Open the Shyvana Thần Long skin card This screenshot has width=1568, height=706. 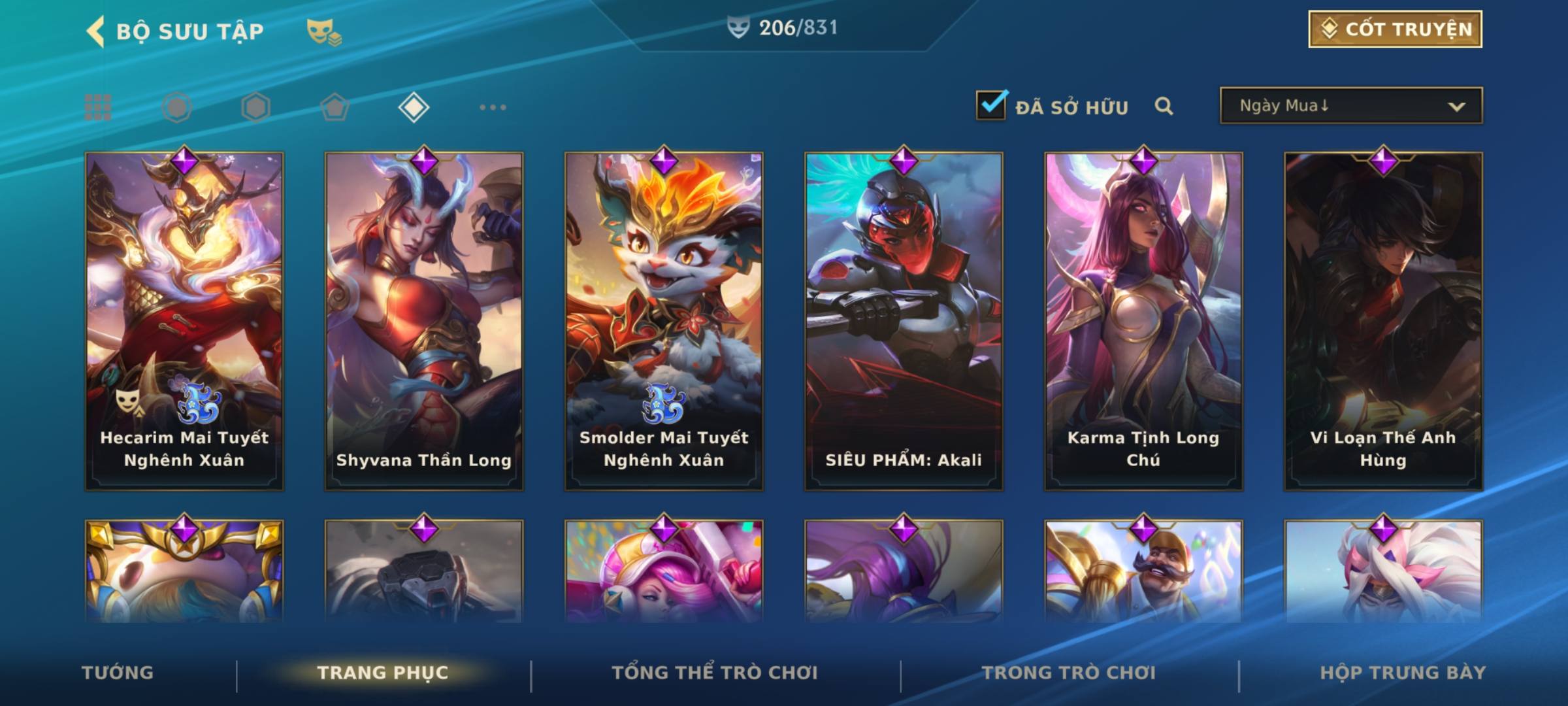pos(424,321)
